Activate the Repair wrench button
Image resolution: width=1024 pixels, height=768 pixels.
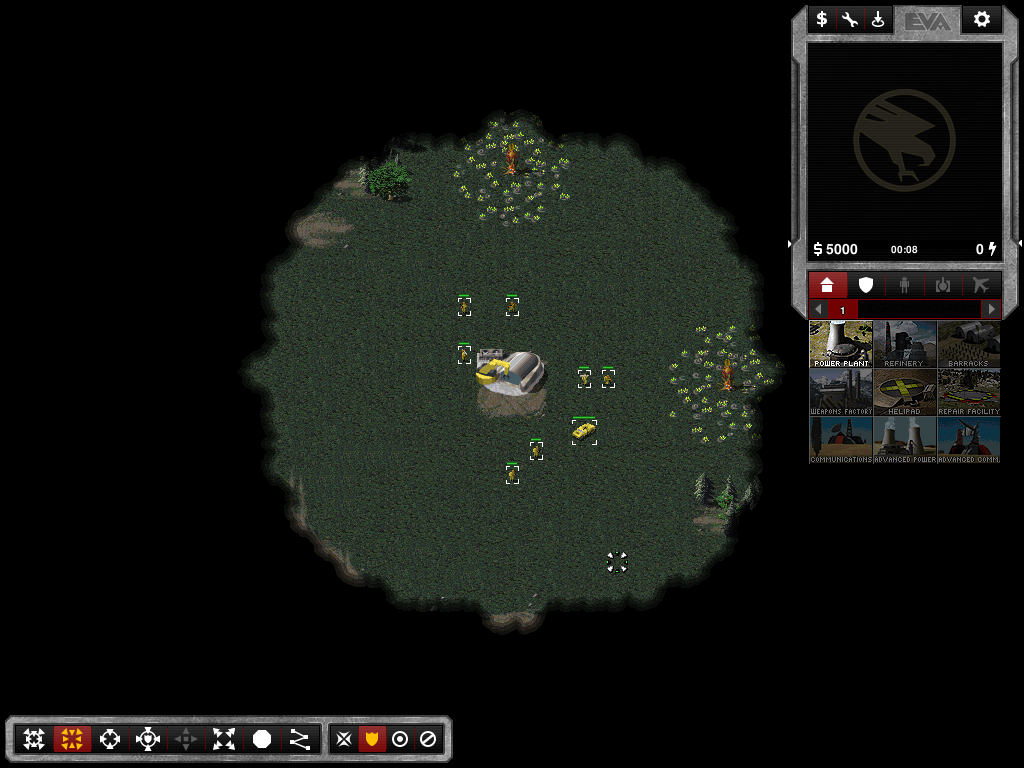[x=850, y=19]
